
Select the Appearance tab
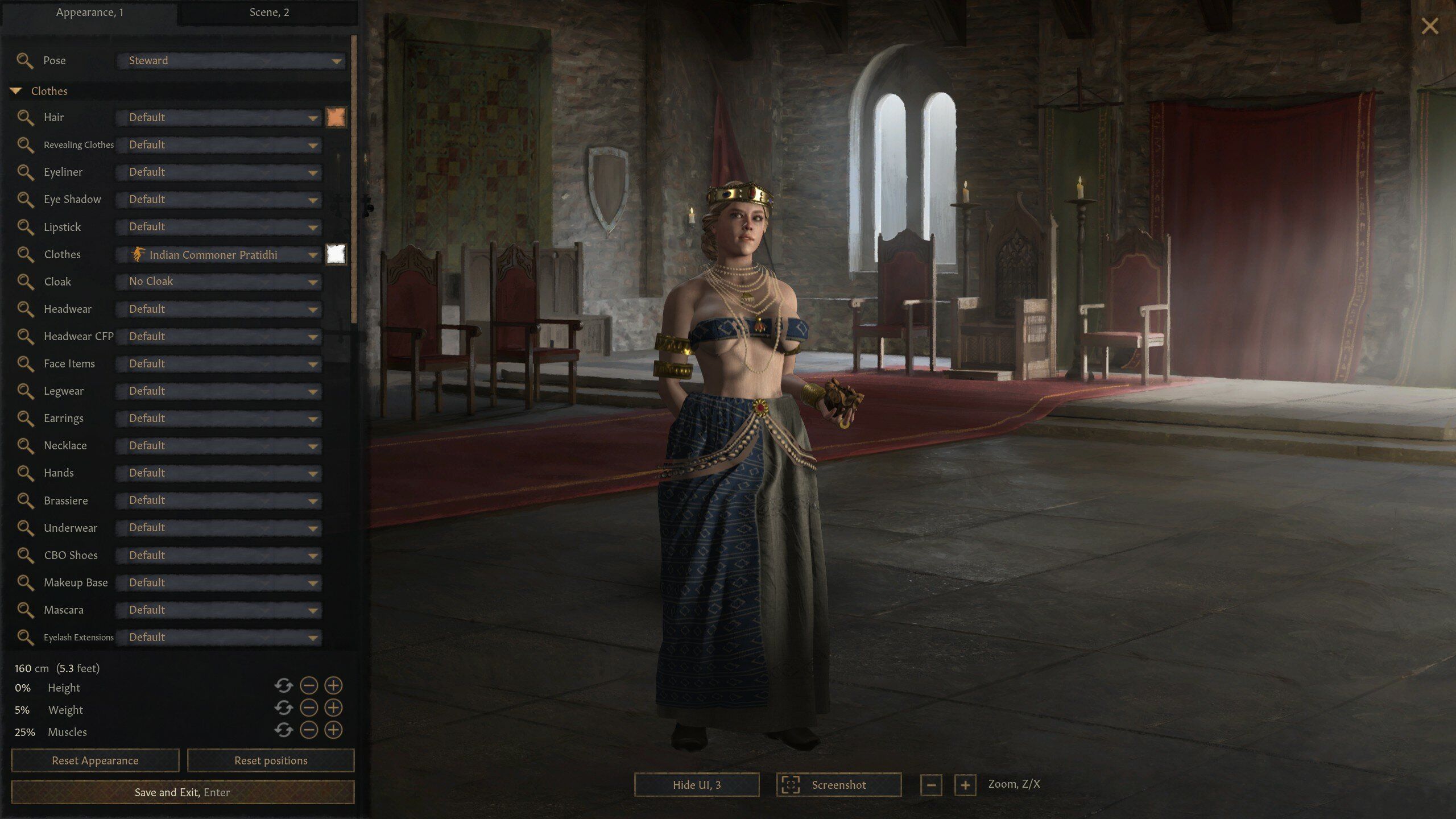[x=91, y=12]
